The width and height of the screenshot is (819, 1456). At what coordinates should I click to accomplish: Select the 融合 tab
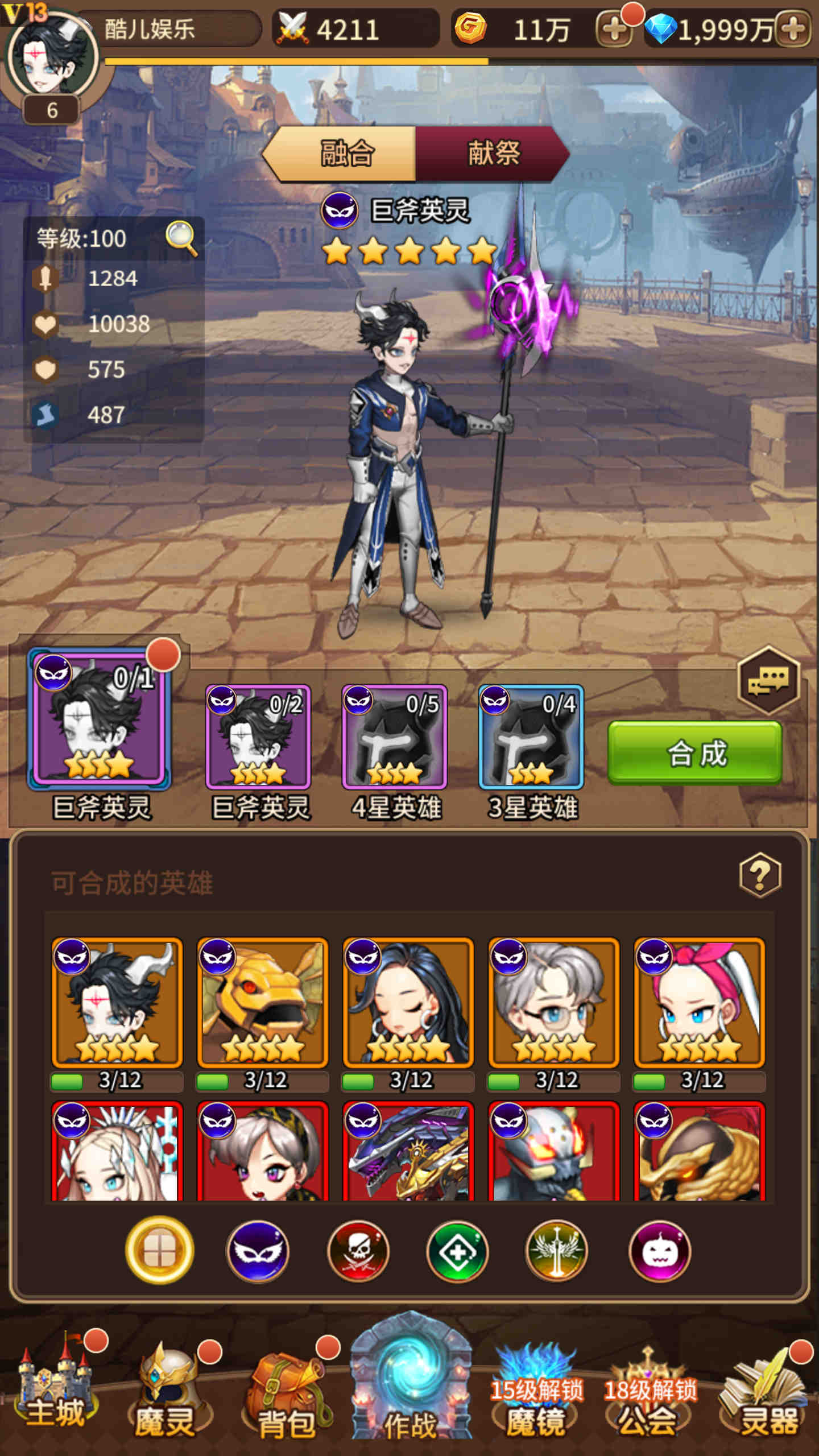(x=346, y=154)
